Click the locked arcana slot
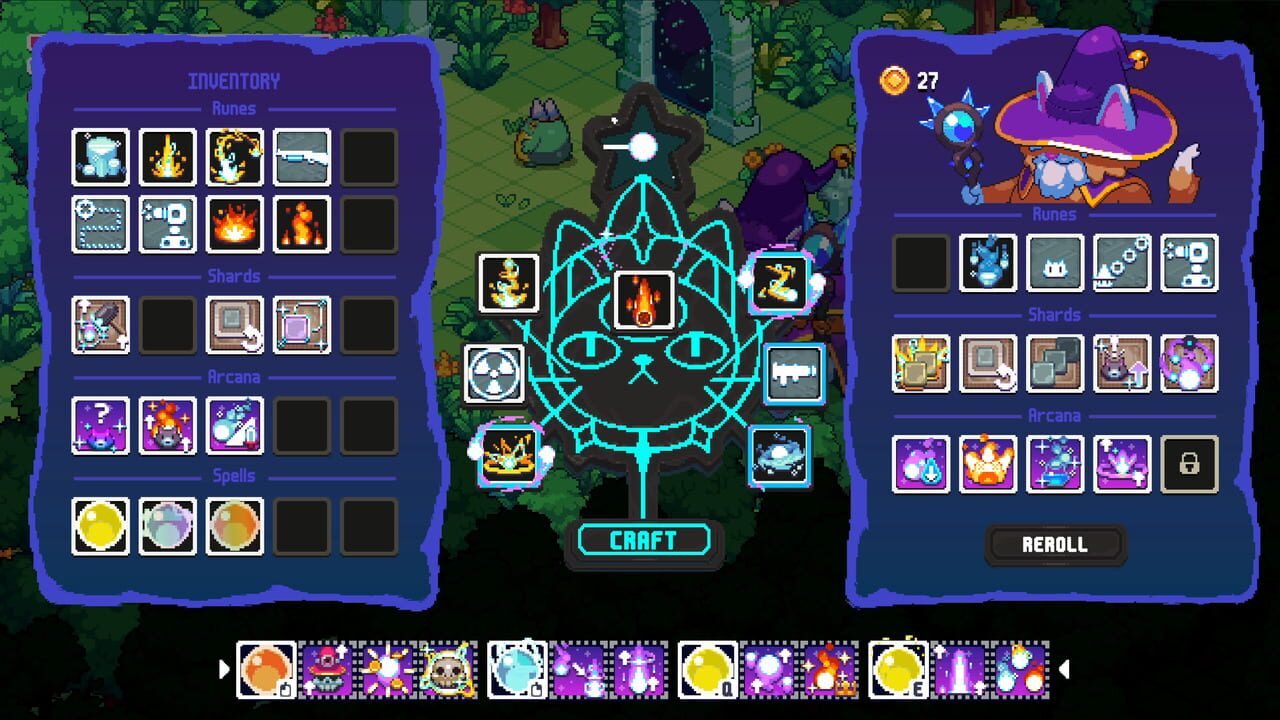Viewport: 1280px width, 720px height. click(x=1189, y=464)
